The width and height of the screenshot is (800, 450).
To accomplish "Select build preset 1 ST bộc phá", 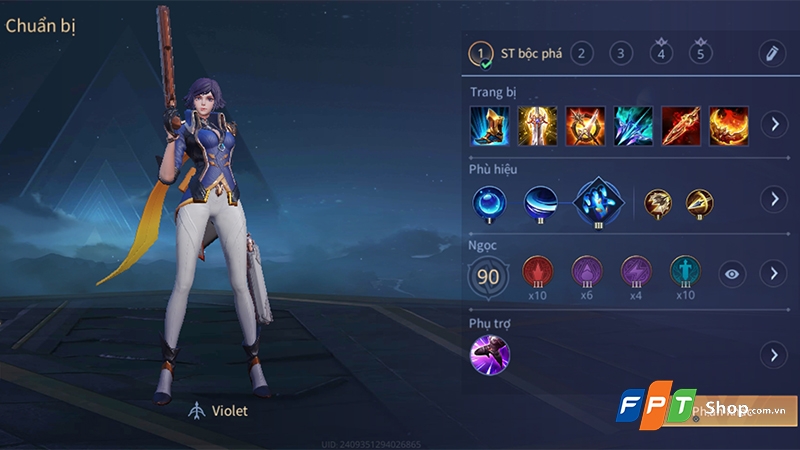I will [483, 53].
